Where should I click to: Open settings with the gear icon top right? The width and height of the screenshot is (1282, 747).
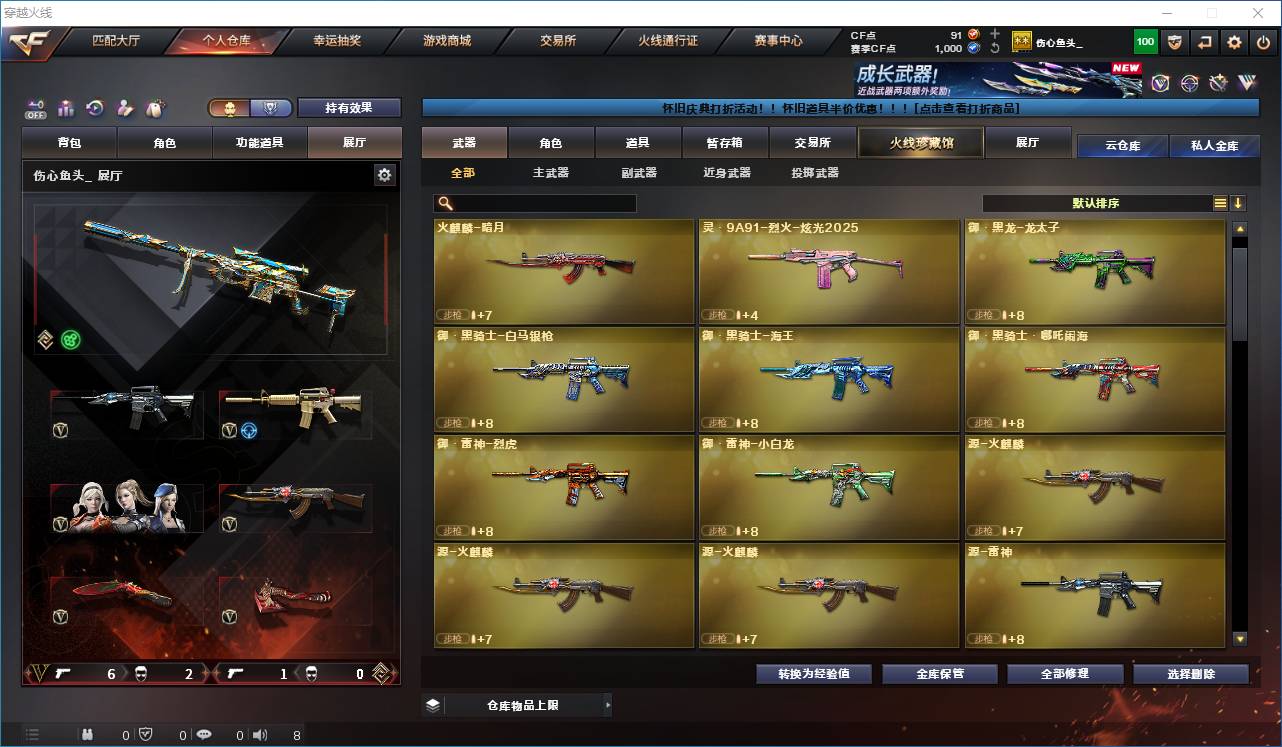point(1233,41)
